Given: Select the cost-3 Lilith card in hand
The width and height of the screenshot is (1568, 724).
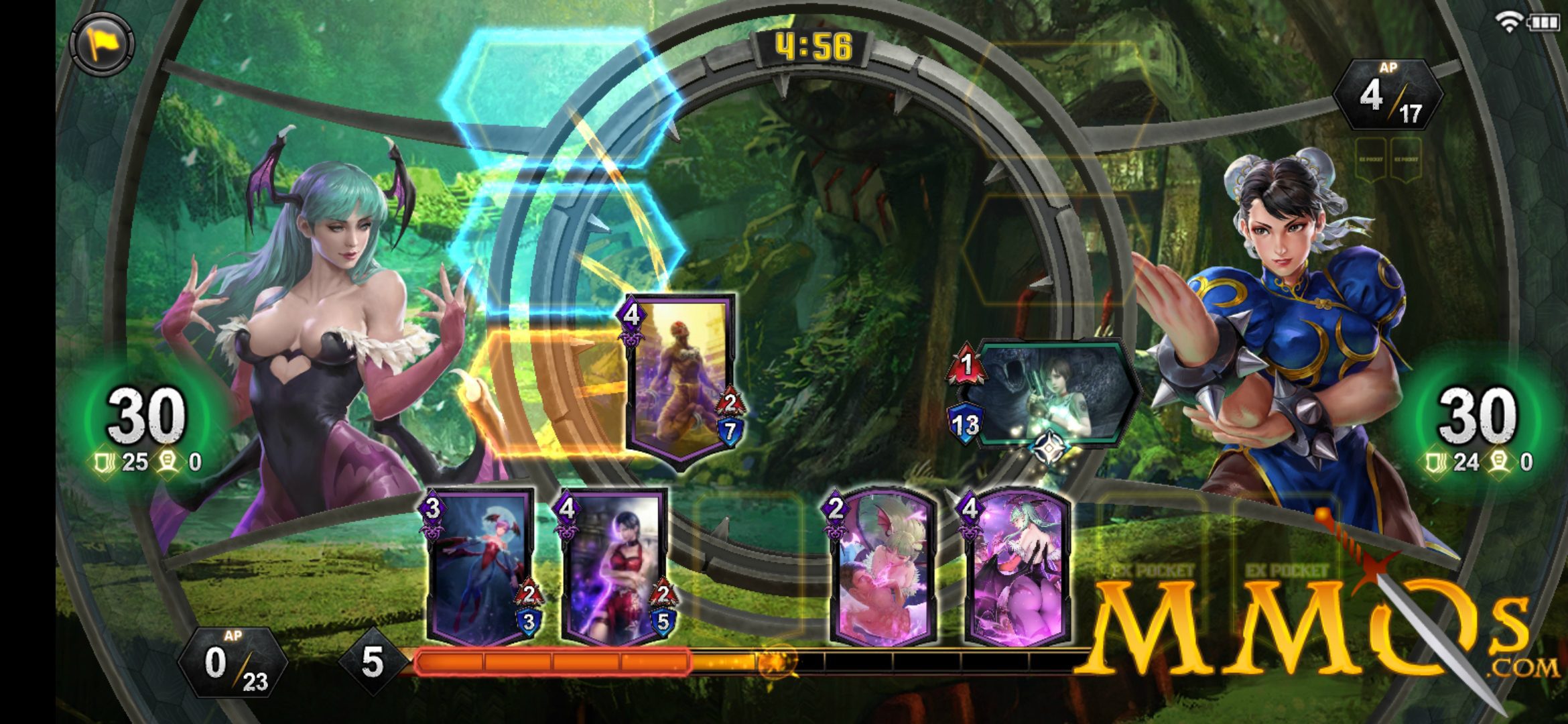Looking at the screenshot, I should (x=480, y=566).
